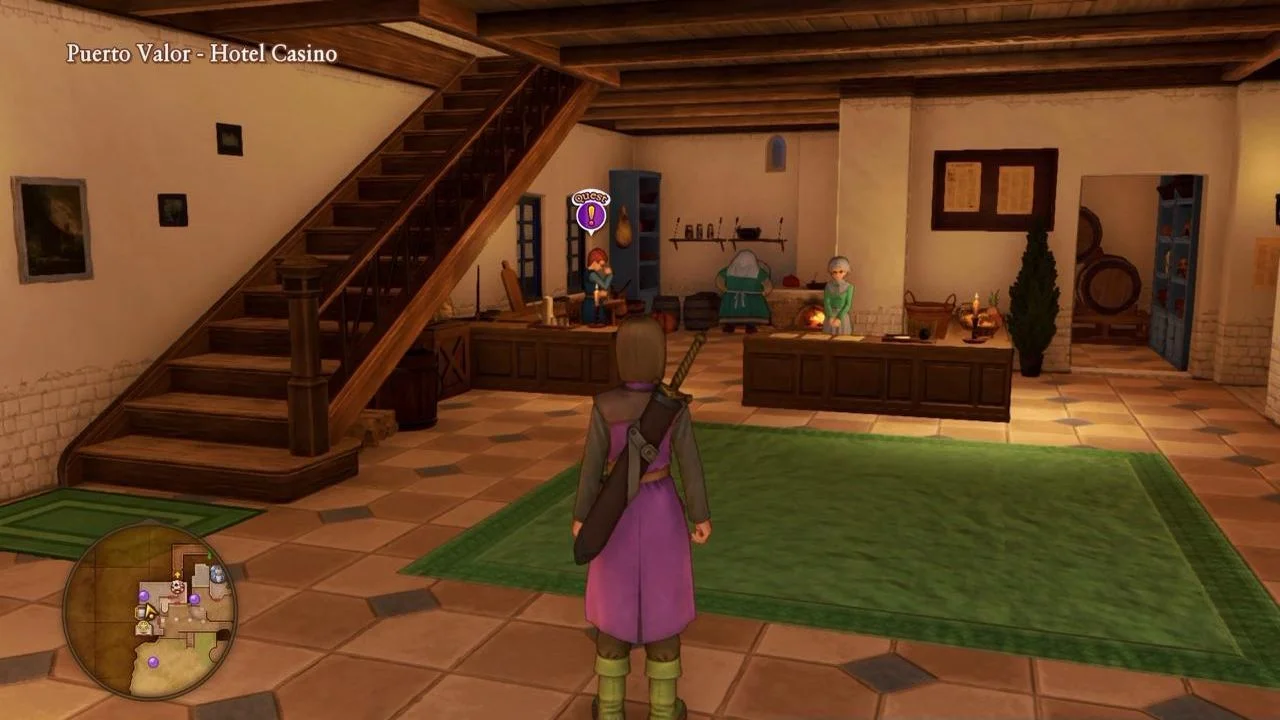Click the yellow north arrow on the minimap
This screenshot has height=720, width=1280.
(177, 574)
